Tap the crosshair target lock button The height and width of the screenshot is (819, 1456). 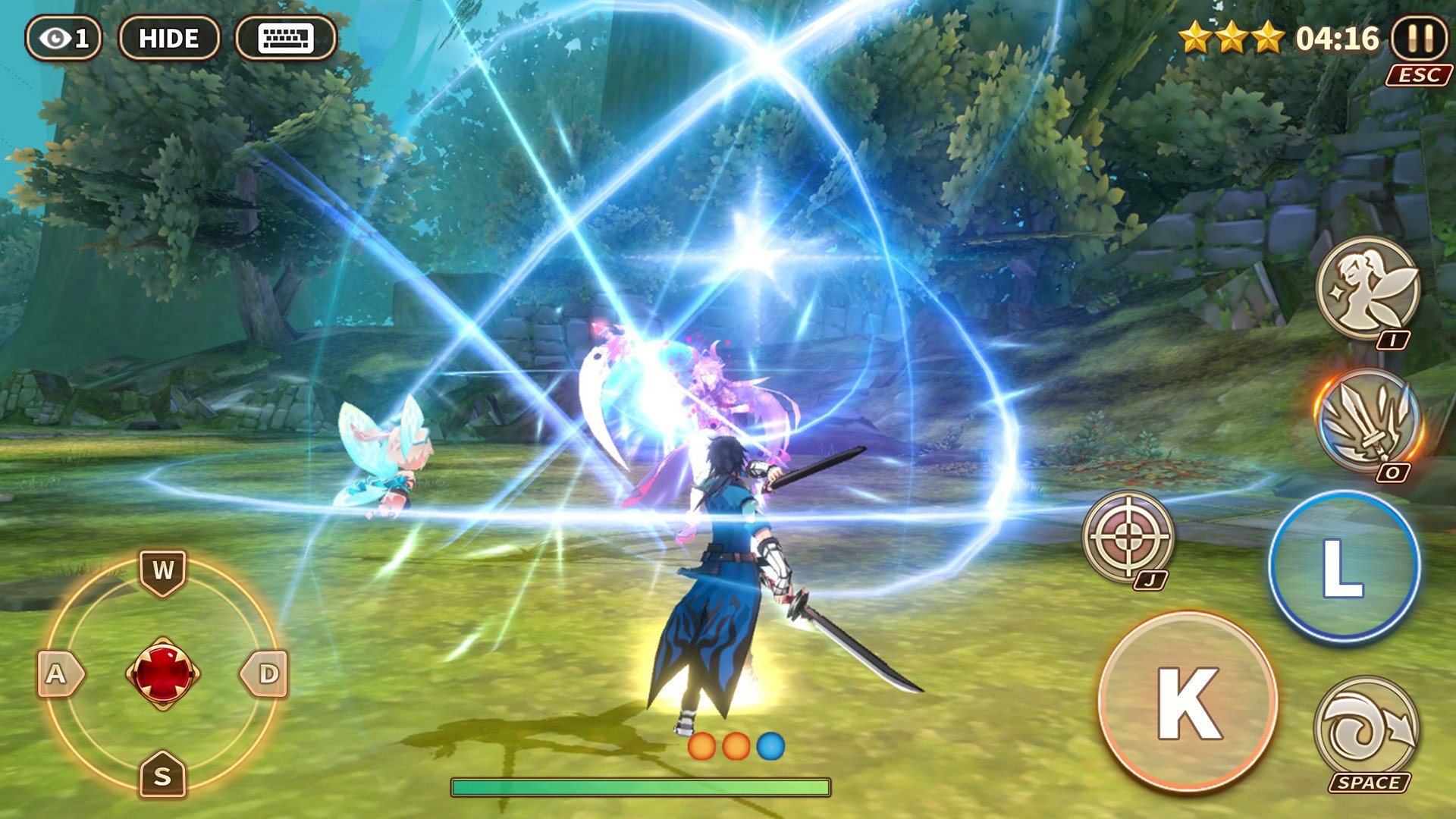pos(1128,536)
